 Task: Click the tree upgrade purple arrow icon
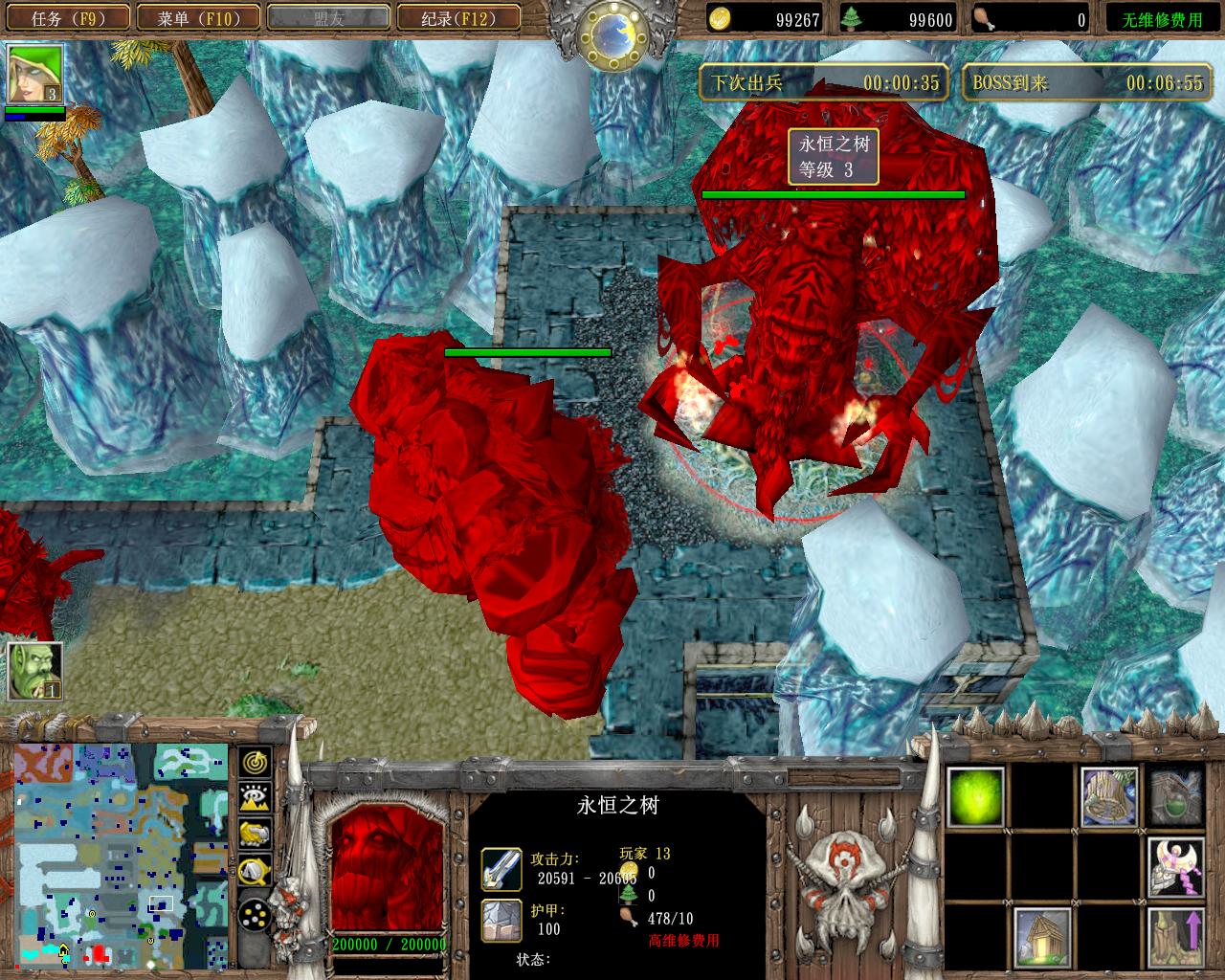(x=1176, y=936)
